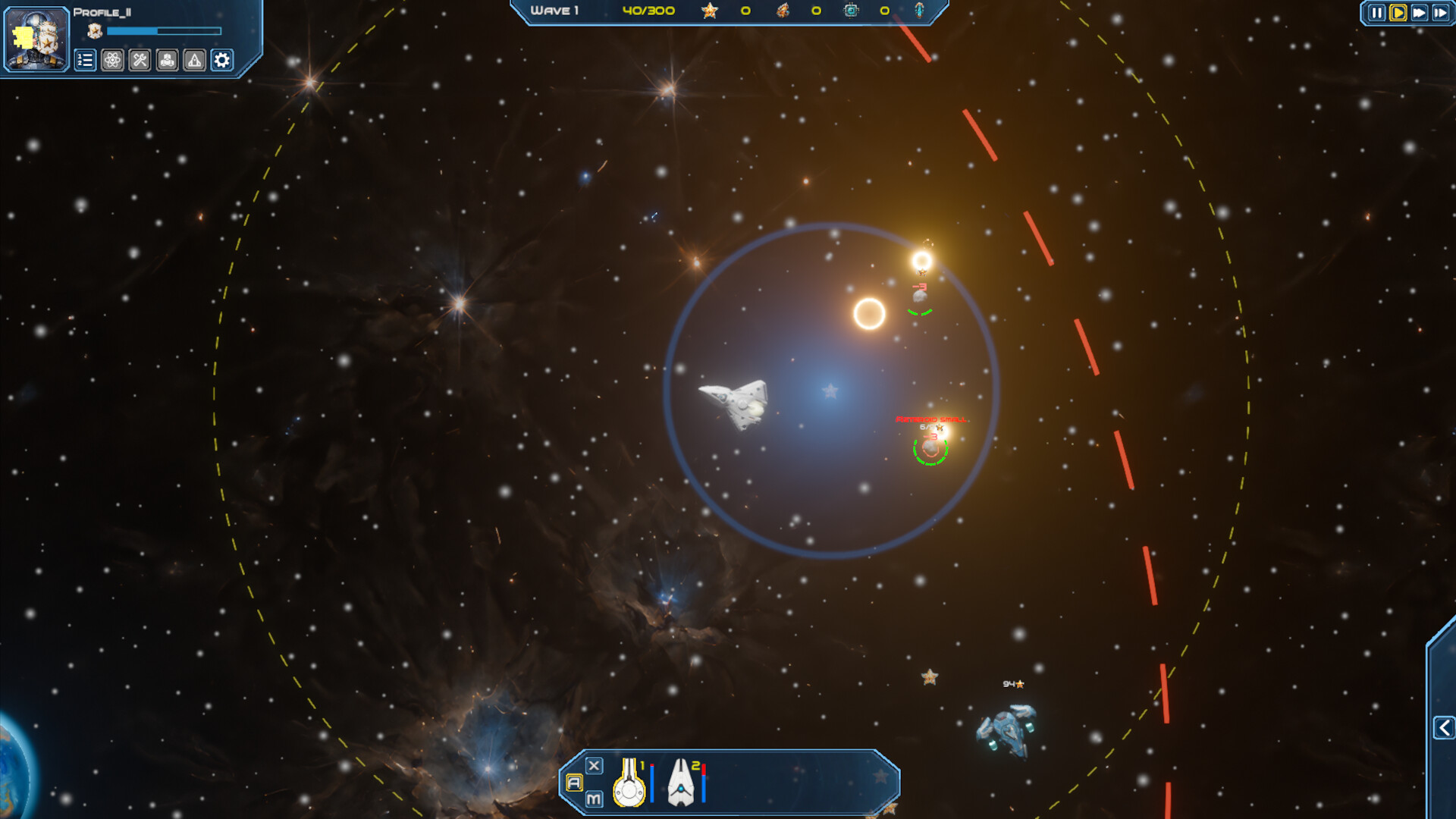Toggle the M mode button
The height and width of the screenshot is (819, 1456).
[x=594, y=799]
